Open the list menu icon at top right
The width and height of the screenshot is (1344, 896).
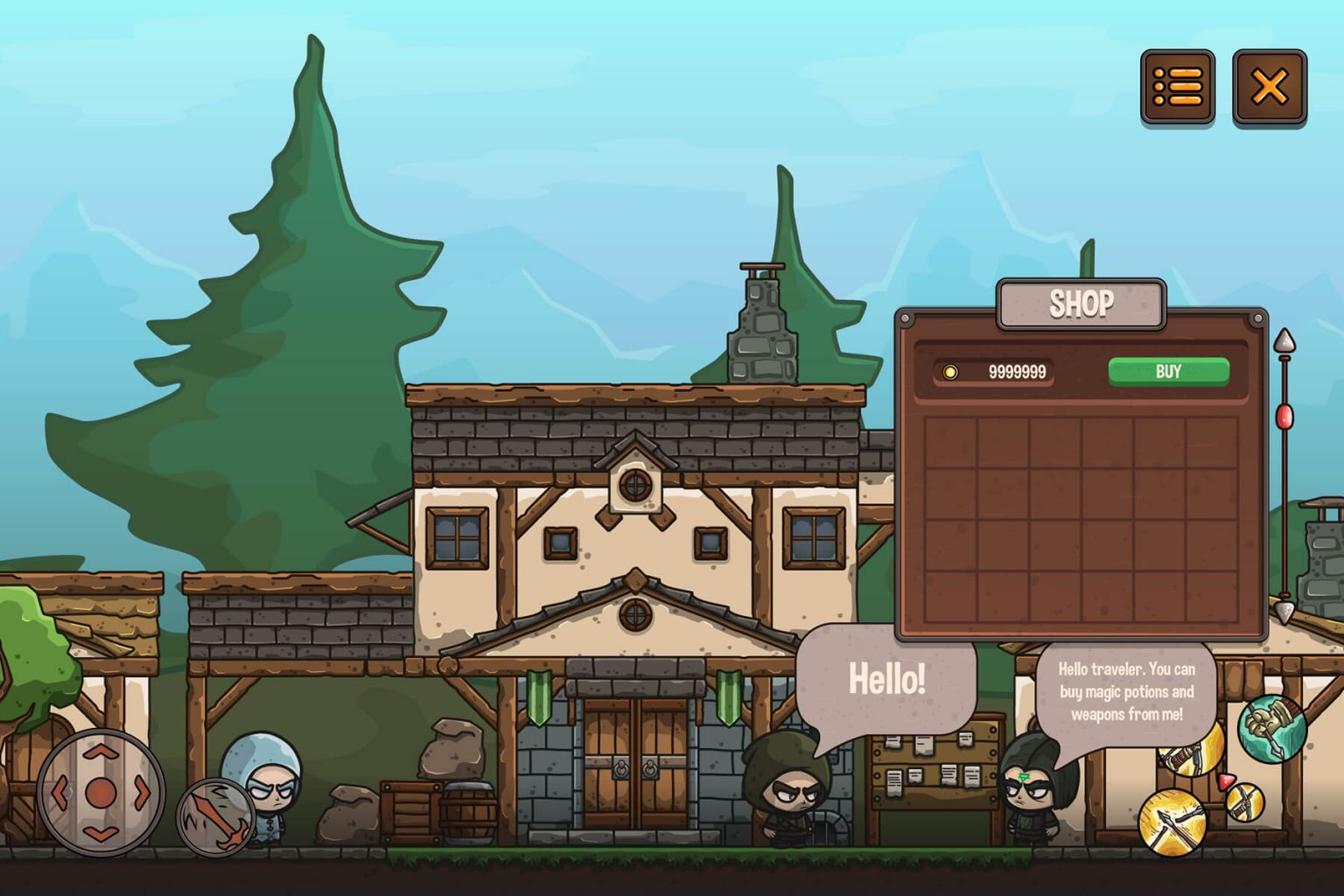pyautogui.click(x=1177, y=87)
